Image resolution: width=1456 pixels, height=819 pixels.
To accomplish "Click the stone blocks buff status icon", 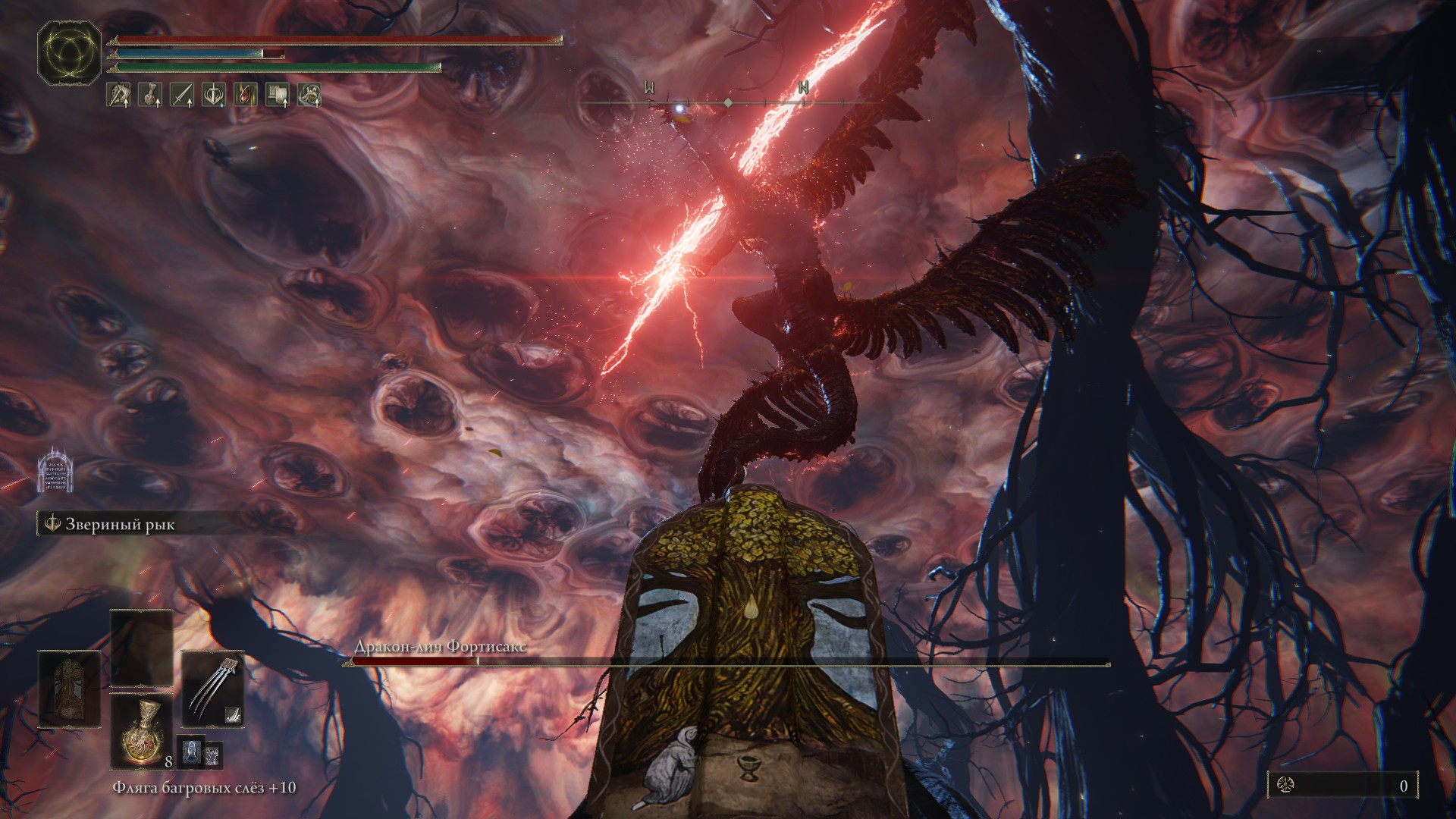I will click(x=277, y=95).
